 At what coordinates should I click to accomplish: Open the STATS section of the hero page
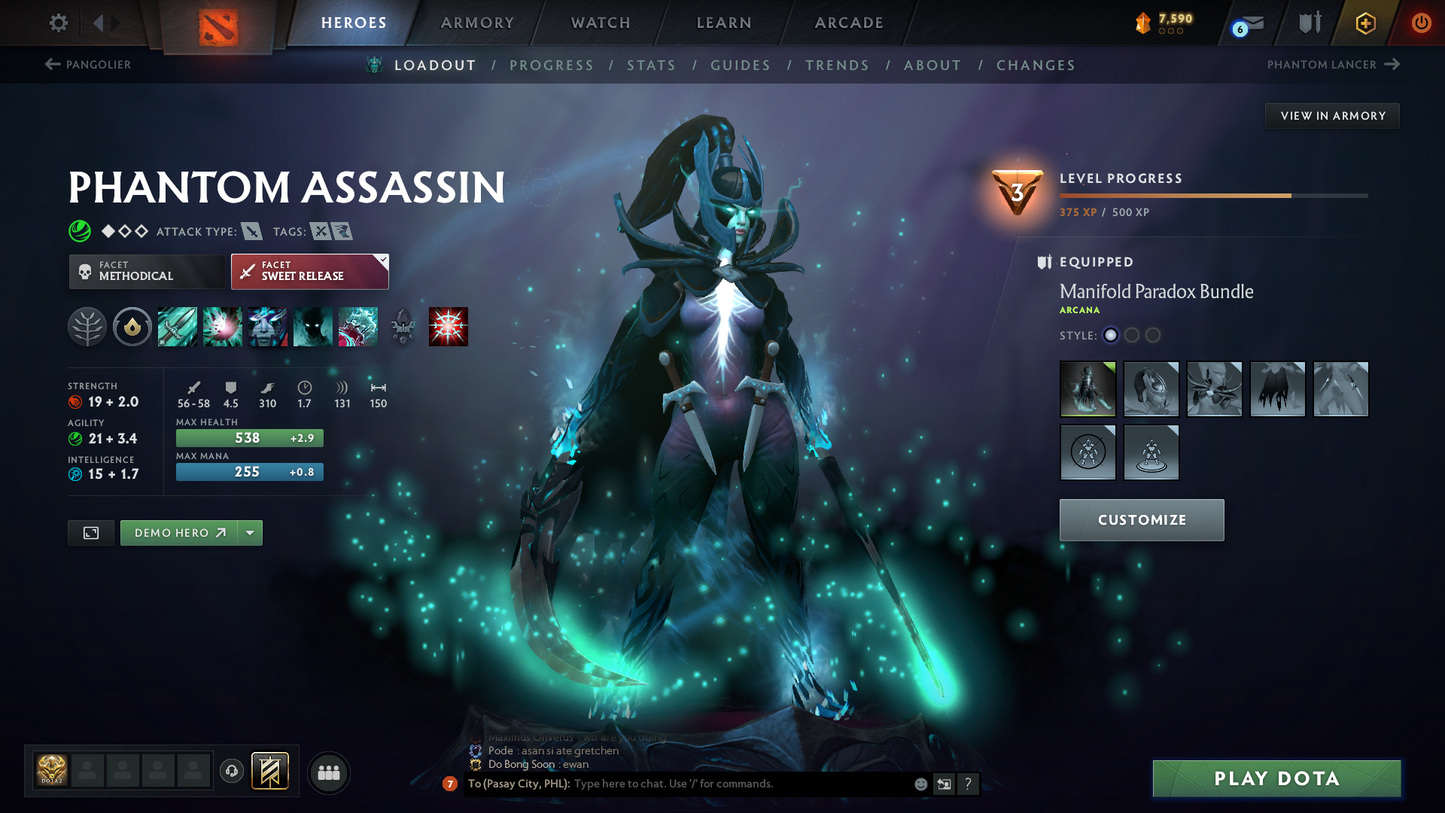(651, 64)
